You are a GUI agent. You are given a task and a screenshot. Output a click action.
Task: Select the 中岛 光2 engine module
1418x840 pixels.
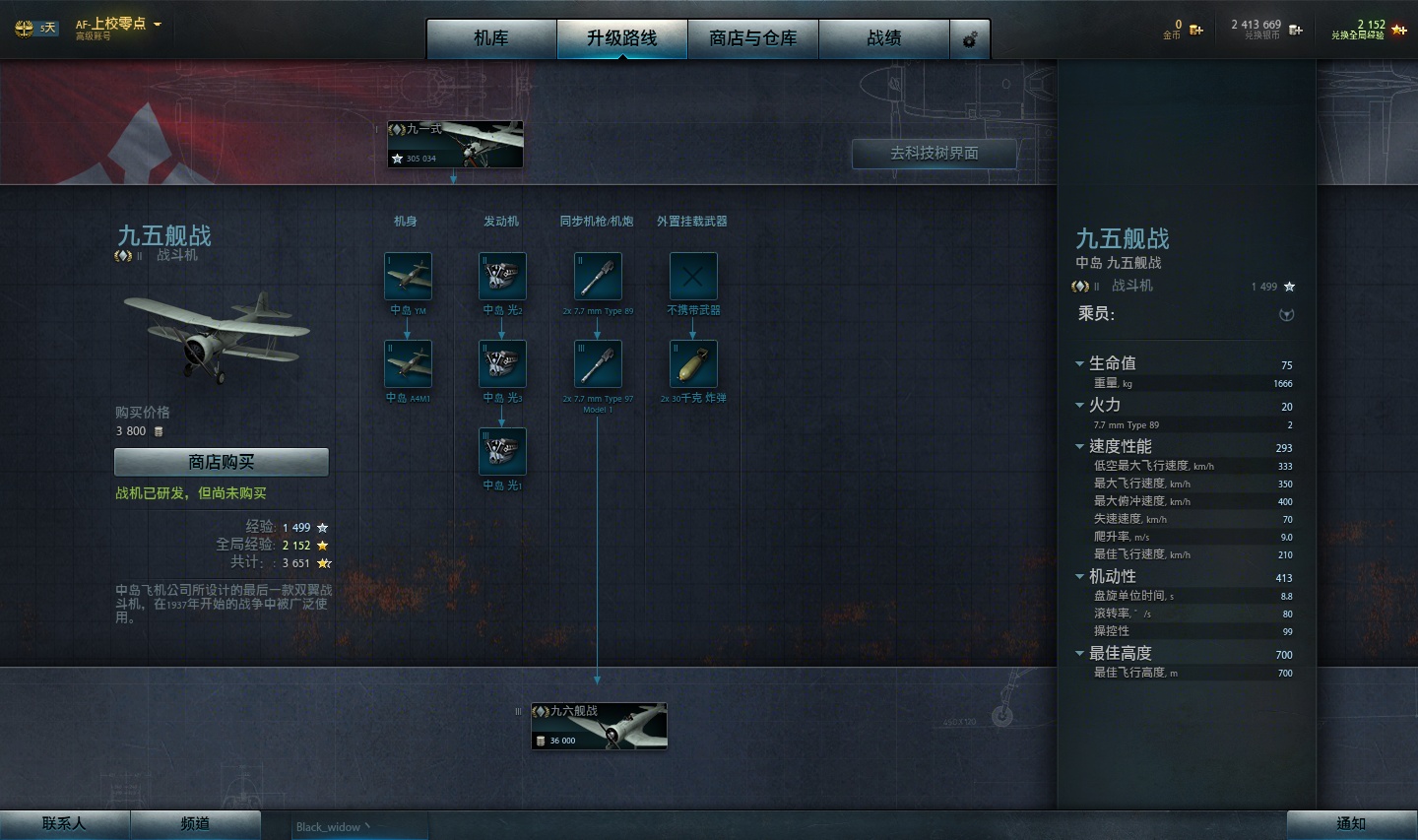click(x=500, y=277)
